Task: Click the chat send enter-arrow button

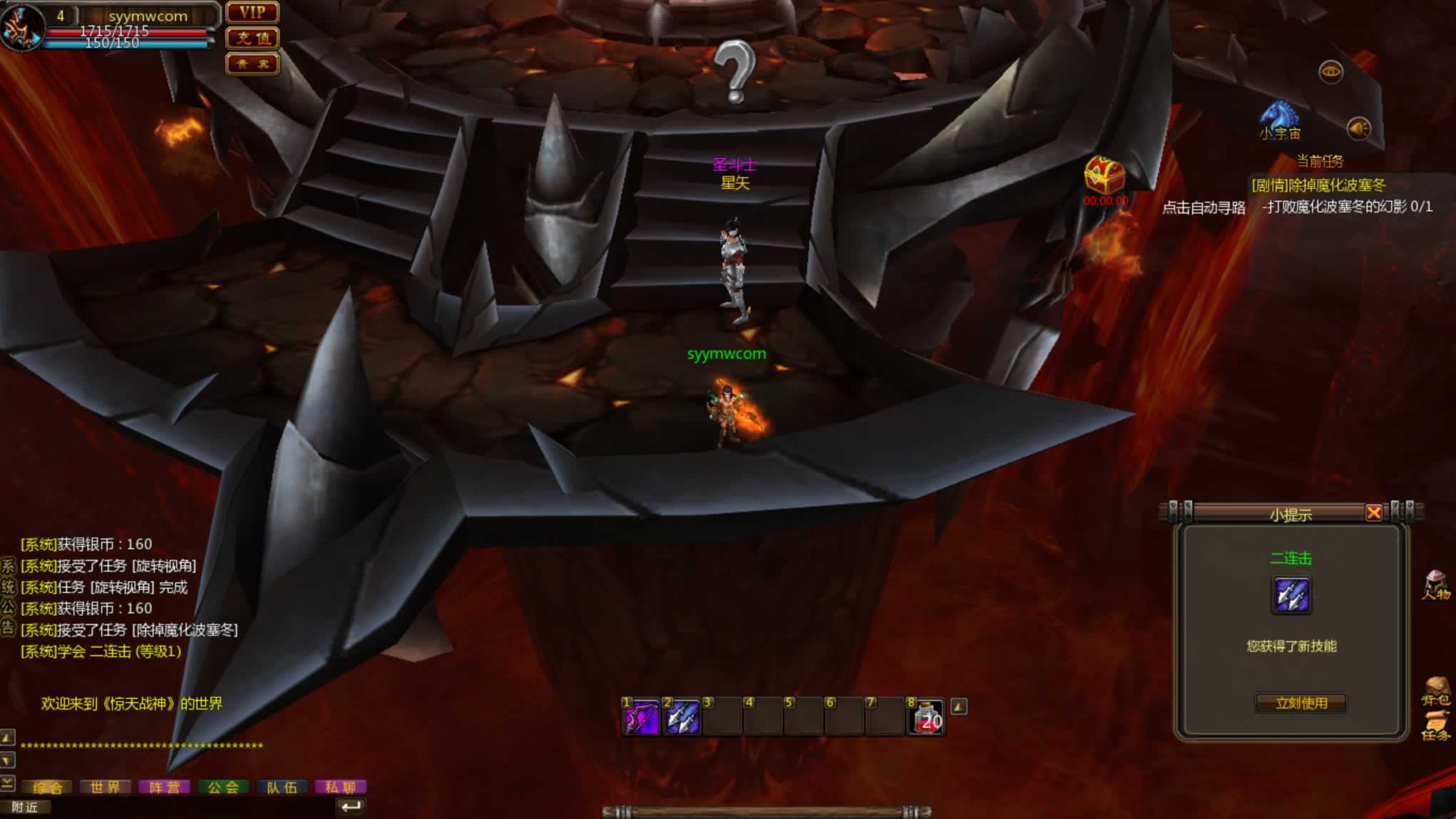Action: (x=351, y=807)
